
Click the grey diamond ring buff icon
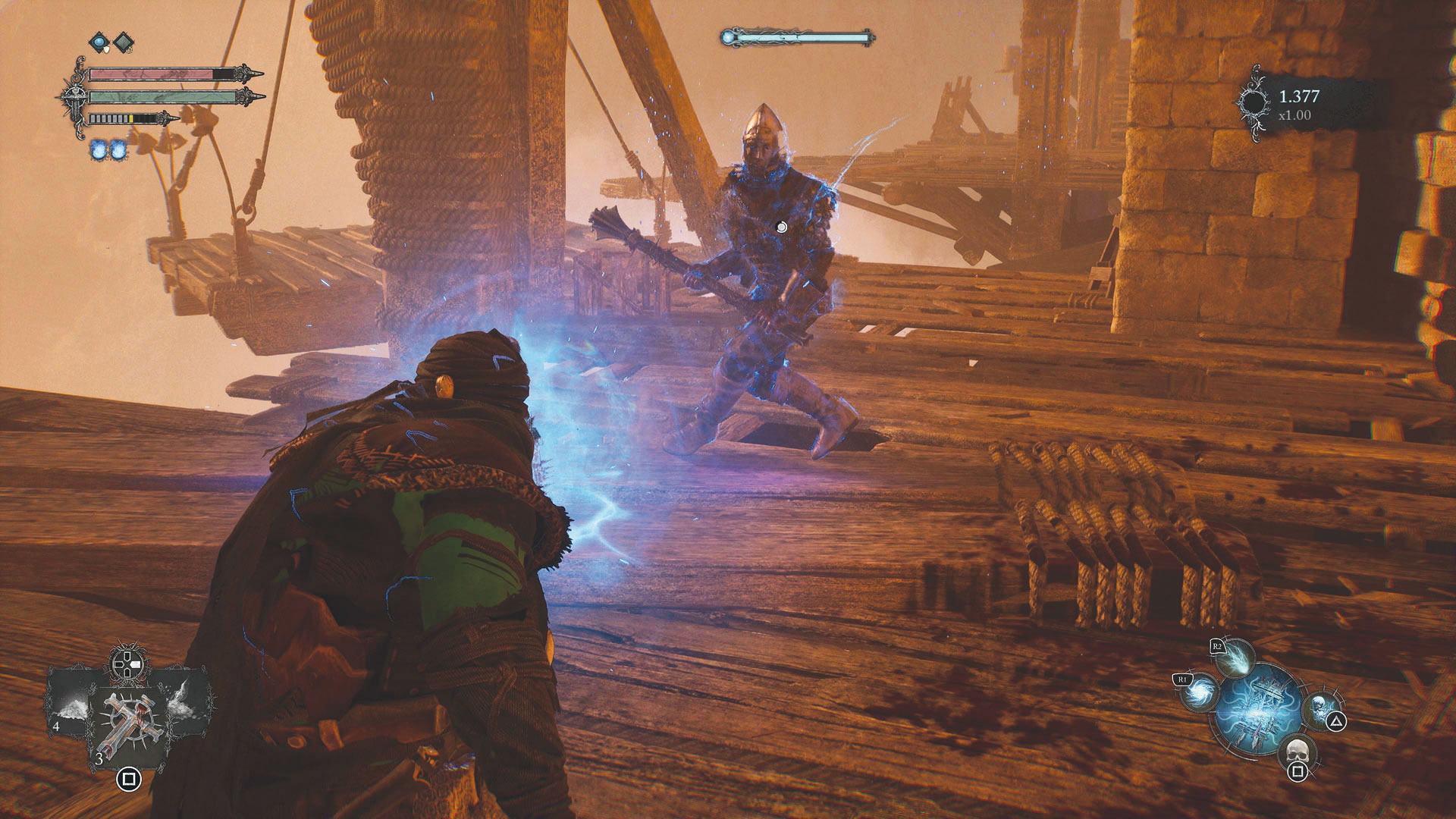pyautogui.click(x=123, y=42)
